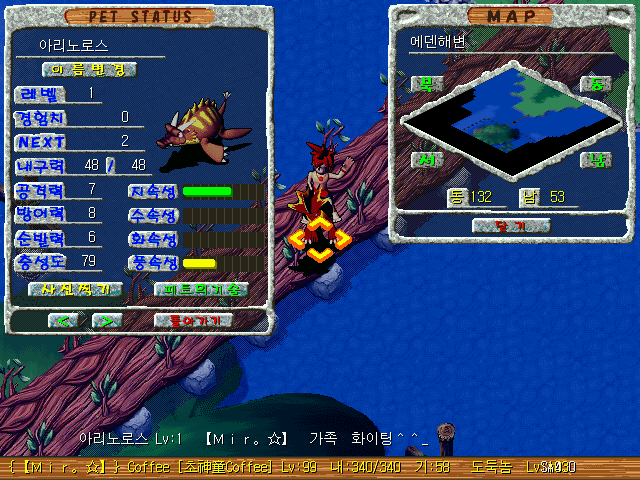The image size is (640, 480).
Task: Click the West (서) map direction button
Action: pos(427,160)
